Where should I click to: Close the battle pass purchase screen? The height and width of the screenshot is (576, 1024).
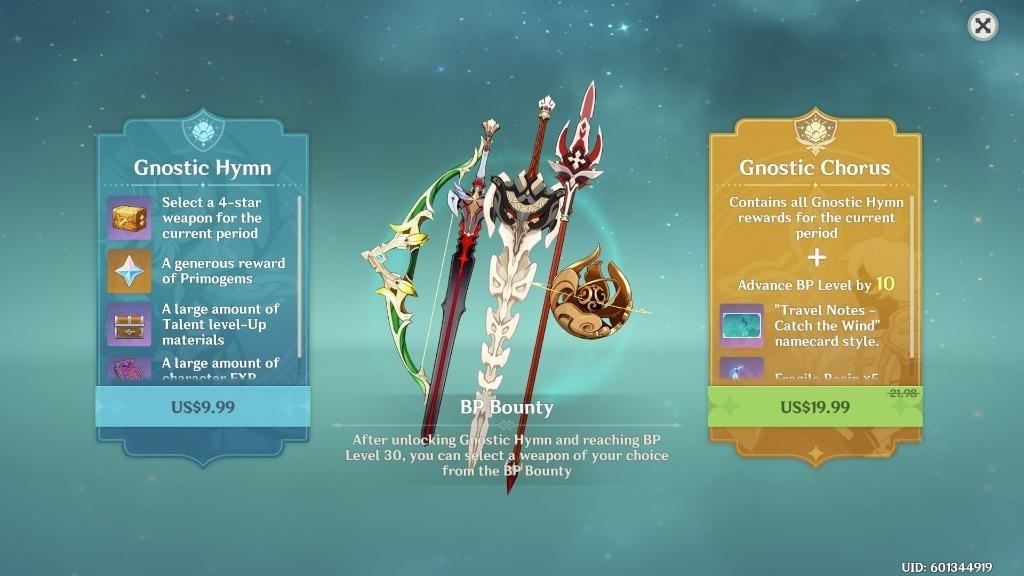[983, 26]
